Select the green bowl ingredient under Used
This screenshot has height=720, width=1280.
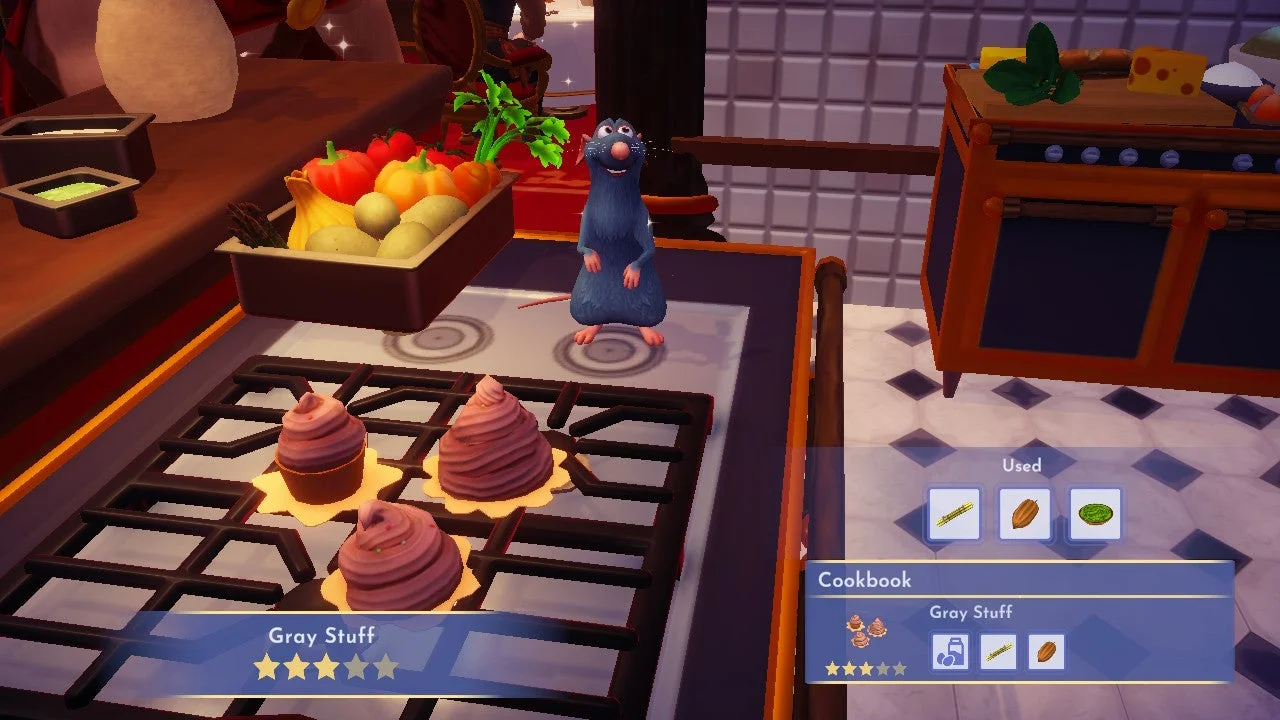[1095, 514]
